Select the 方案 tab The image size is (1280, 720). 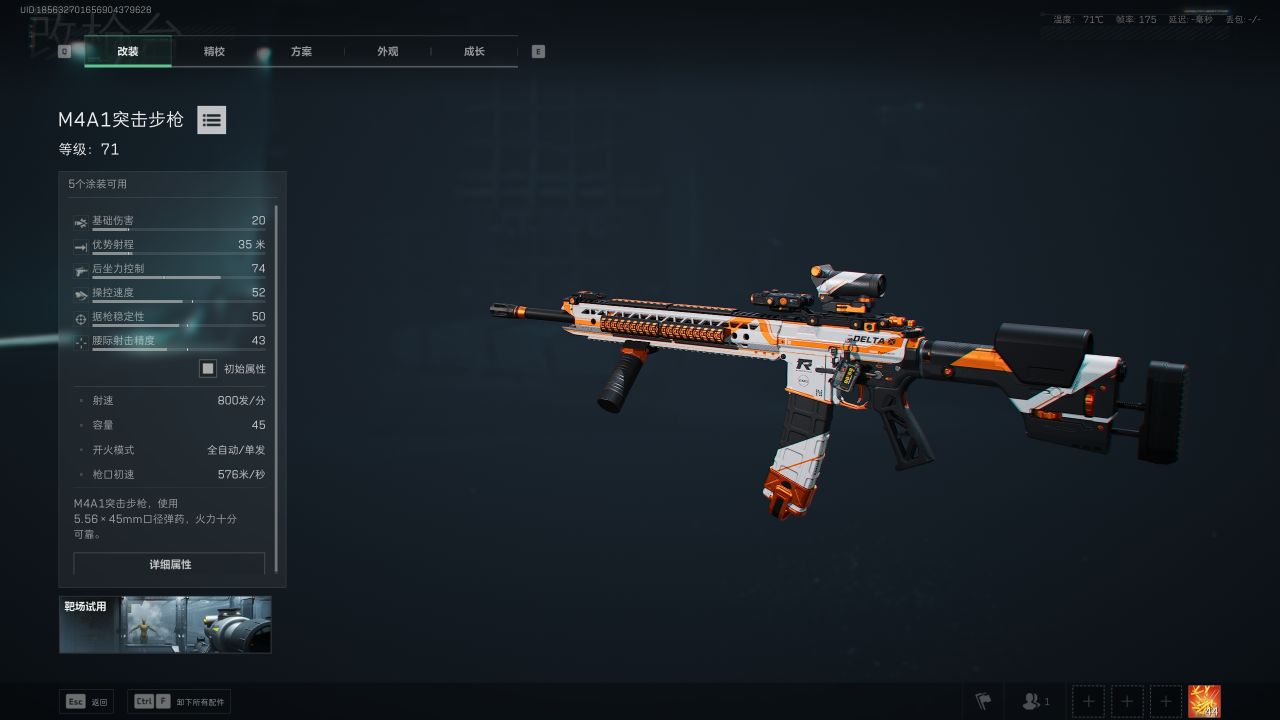(301, 51)
